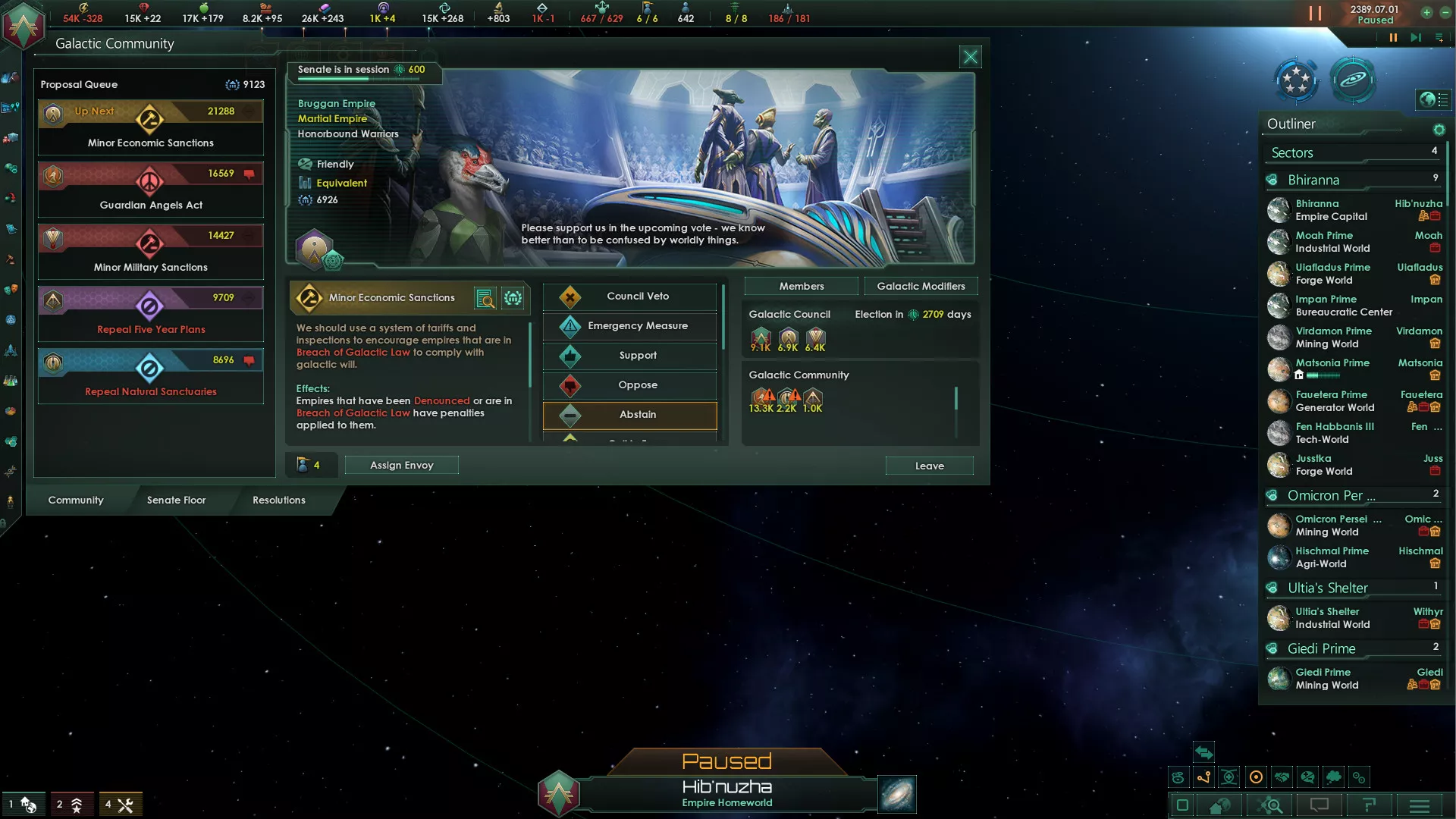Open the Repeal Natural Sanctuaries proposal

tap(151, 376)
